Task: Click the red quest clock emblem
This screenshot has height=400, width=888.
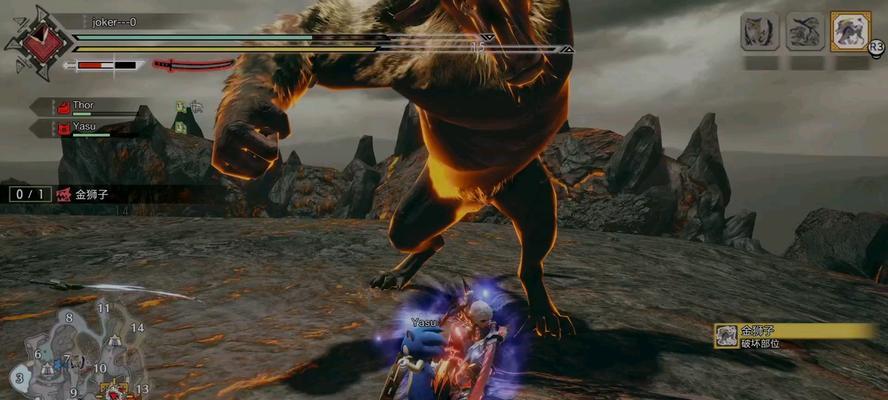Action: click(40, 42)
